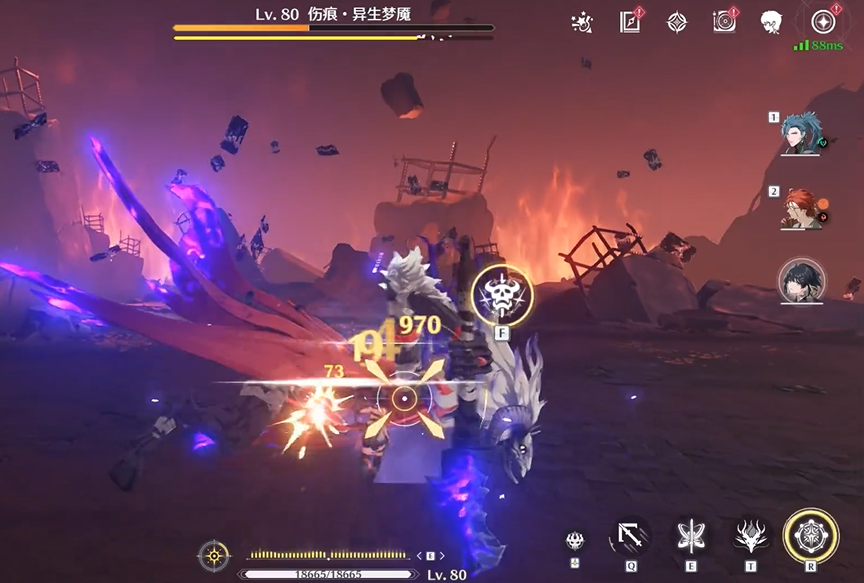Click the right arrow beside the E selector
The image size is (864, 583).
pos(442,556)
